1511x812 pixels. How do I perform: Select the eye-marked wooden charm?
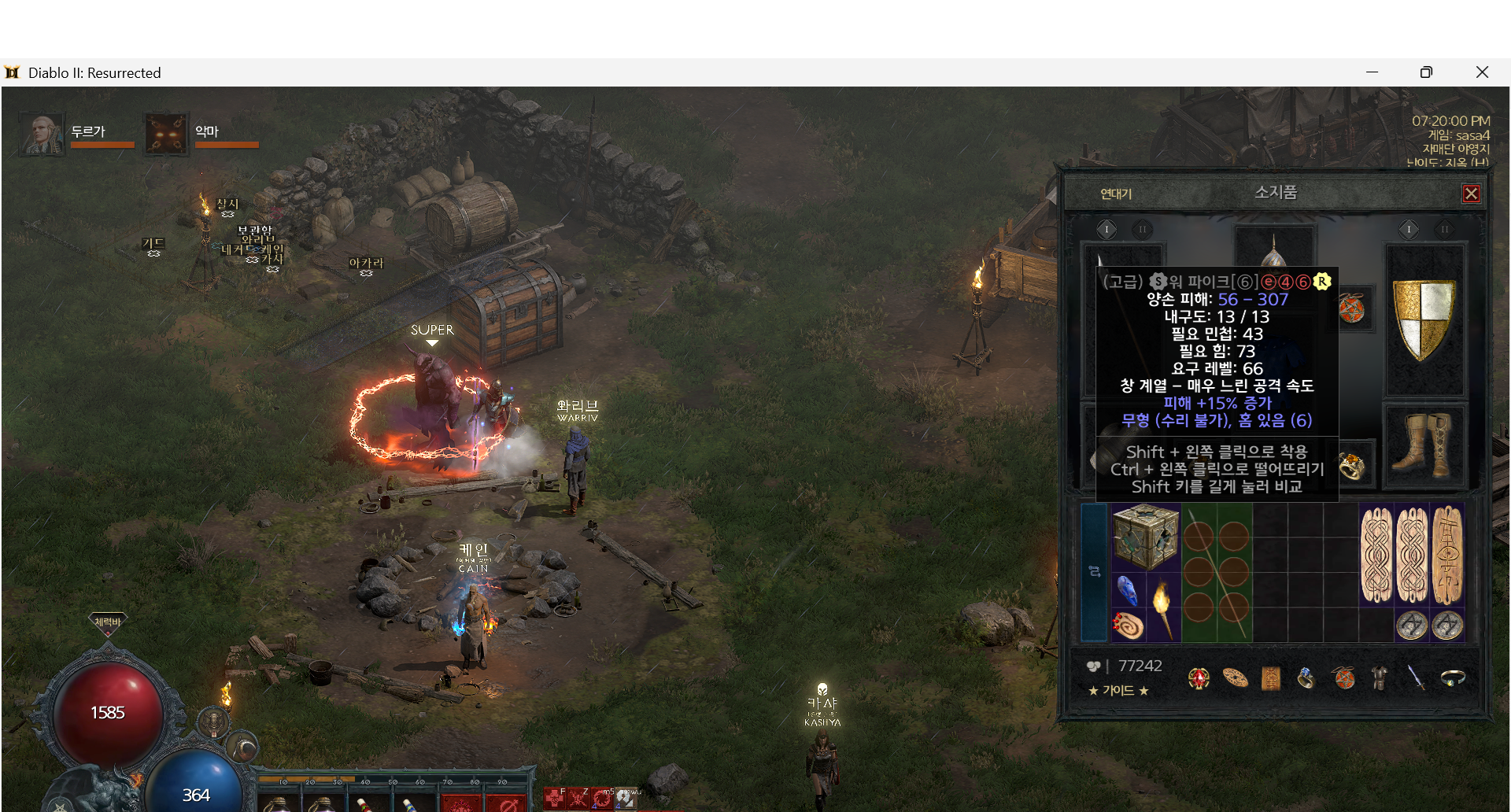tap(1447, 555)
